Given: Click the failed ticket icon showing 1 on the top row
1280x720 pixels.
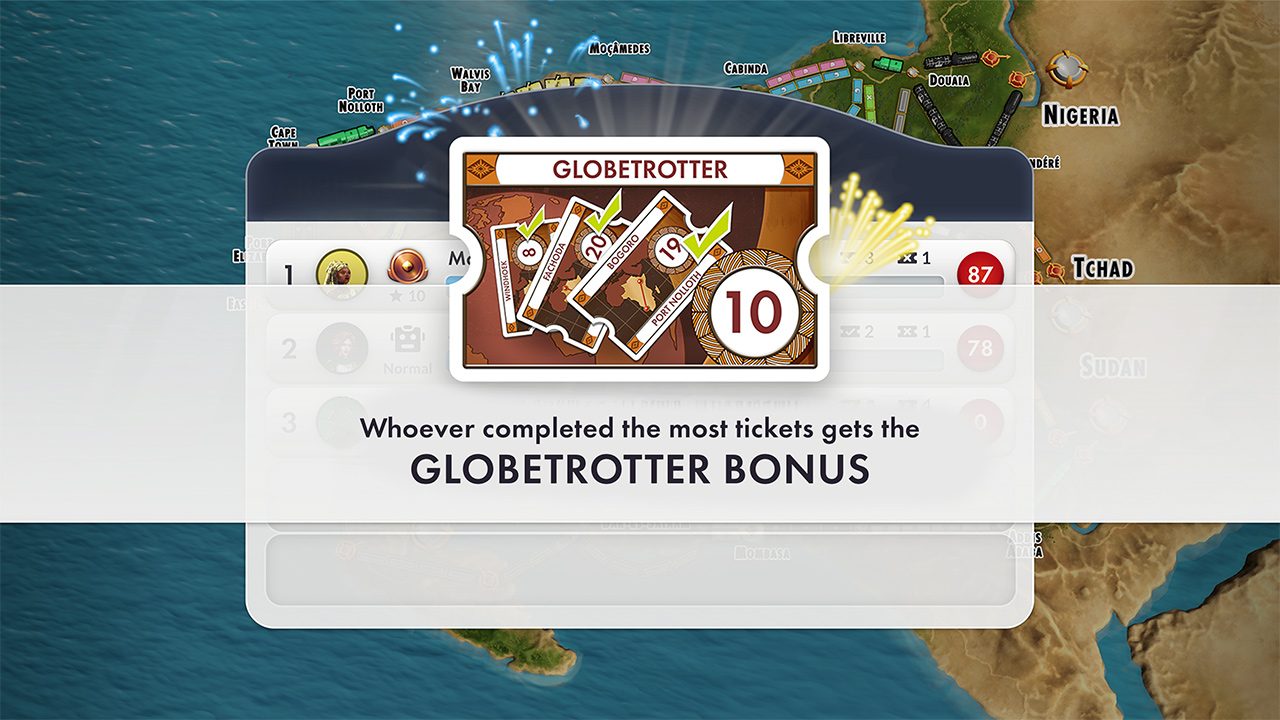Looking at the screenshot, I should pyautogui.click(x=908, y=257).
